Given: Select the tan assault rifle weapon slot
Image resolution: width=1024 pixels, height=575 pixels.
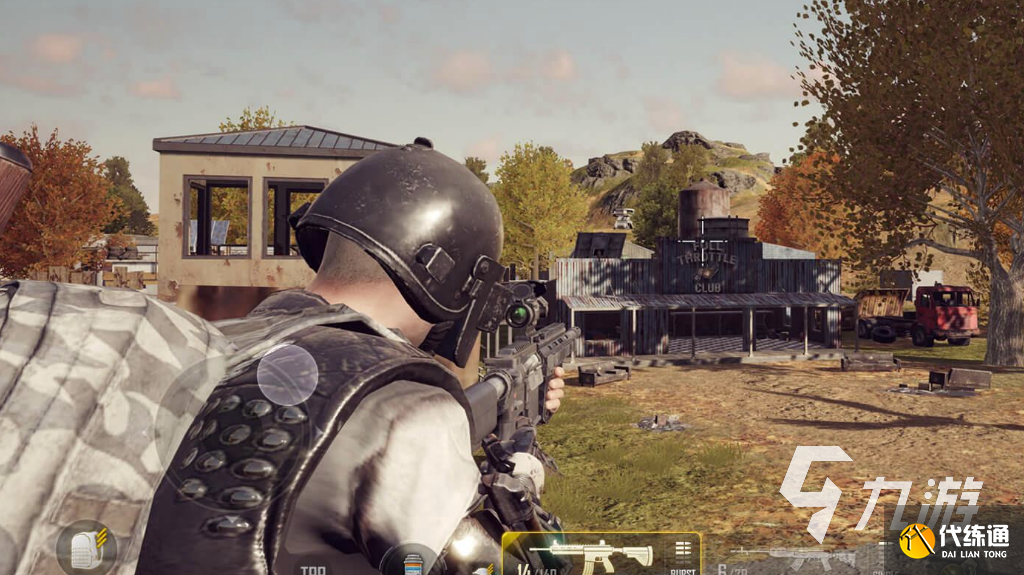Looking at the screenshot, I should coord(591,553).
